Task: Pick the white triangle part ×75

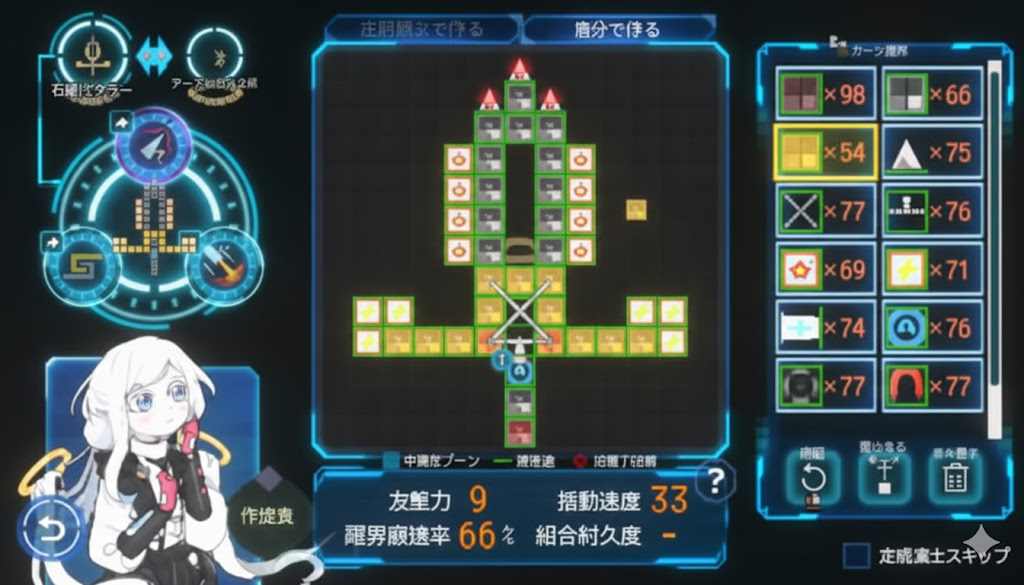Action: tap(932, 152)
